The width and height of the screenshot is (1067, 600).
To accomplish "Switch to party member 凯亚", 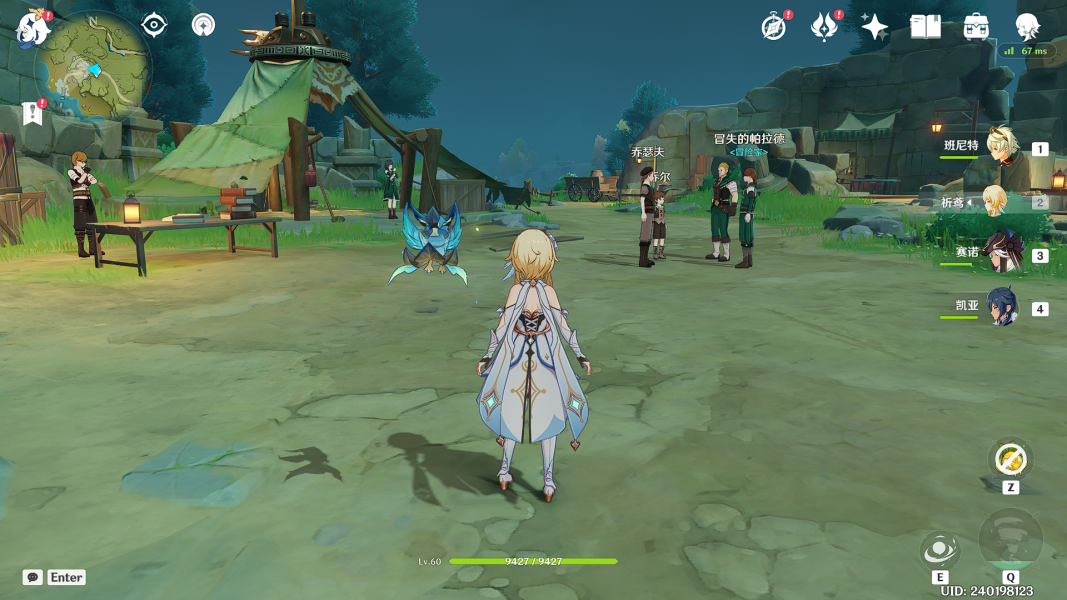I will pyautogui.click(x=1000, y=307).
